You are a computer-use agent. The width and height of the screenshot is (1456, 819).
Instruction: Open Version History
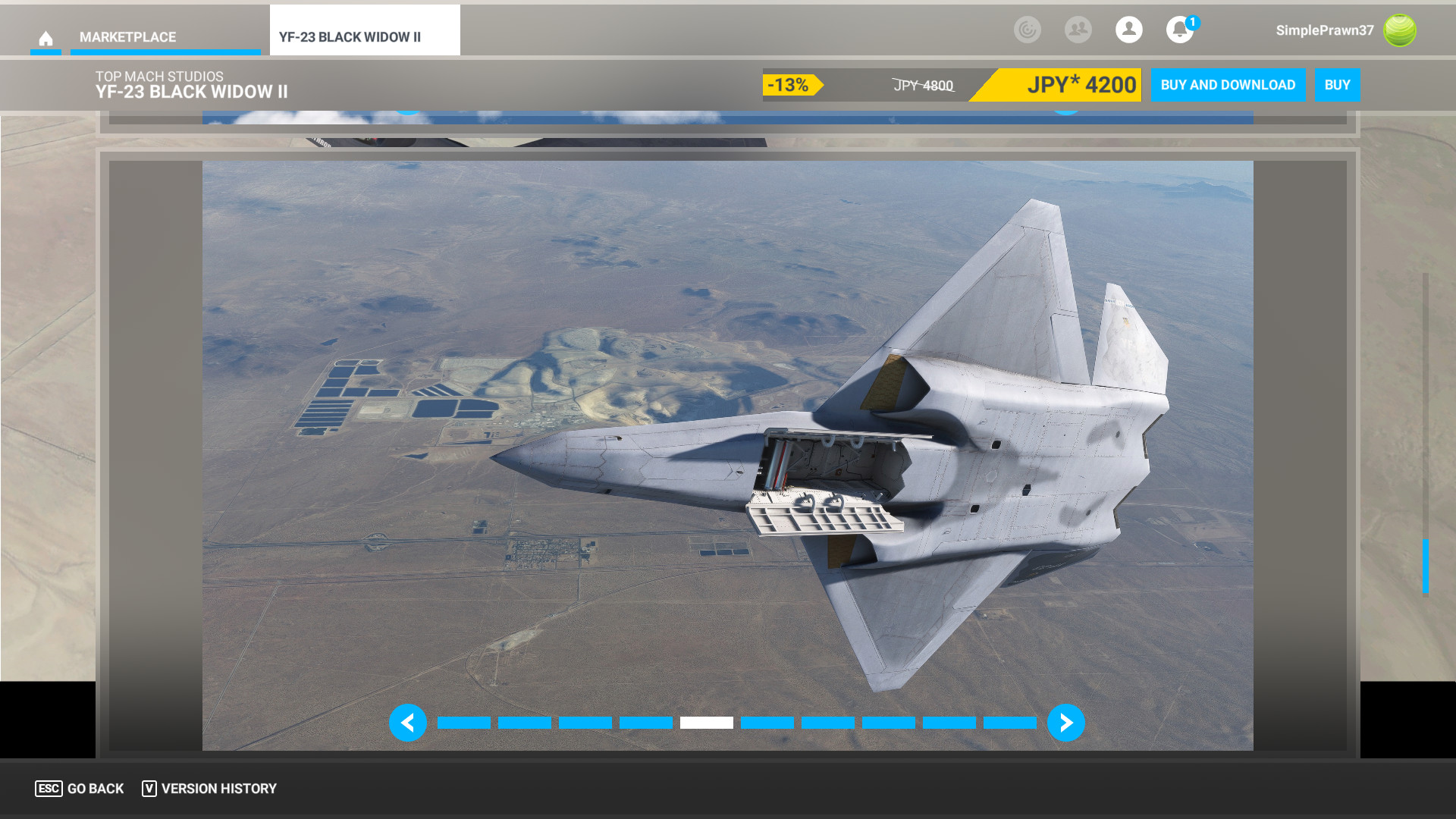[x=209, y=789]
